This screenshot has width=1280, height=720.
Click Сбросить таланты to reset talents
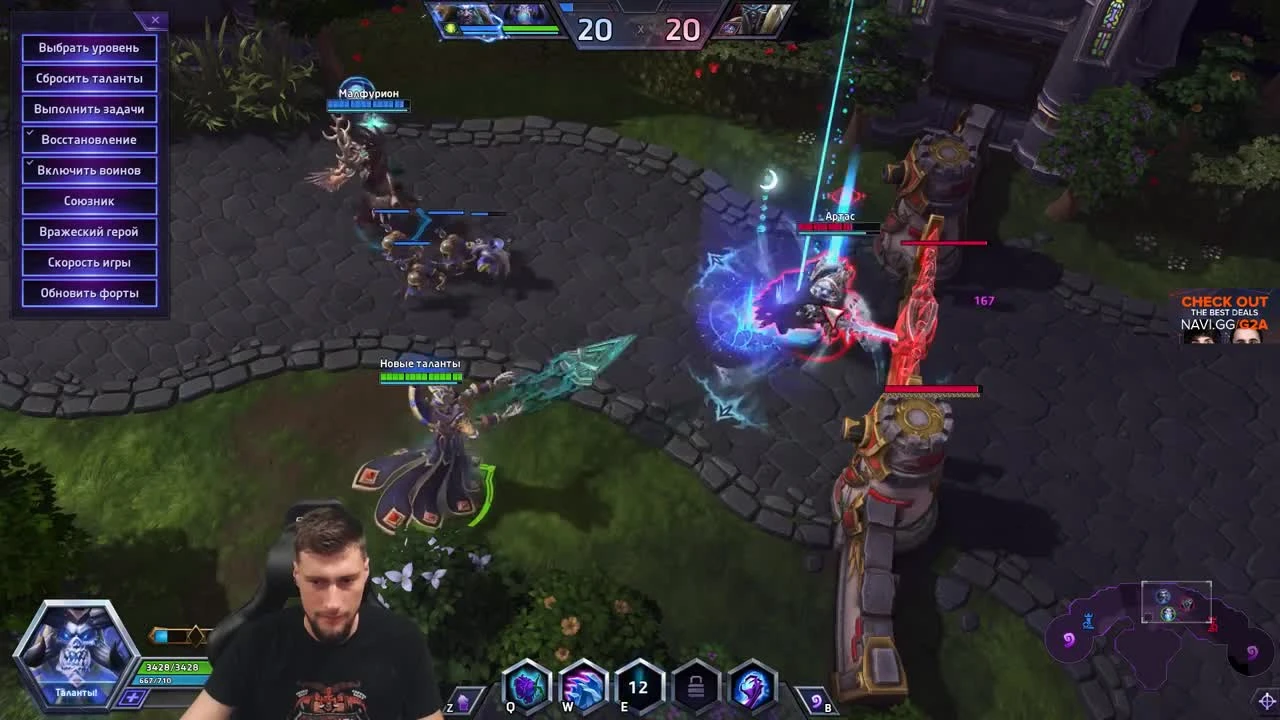(88, 78)
